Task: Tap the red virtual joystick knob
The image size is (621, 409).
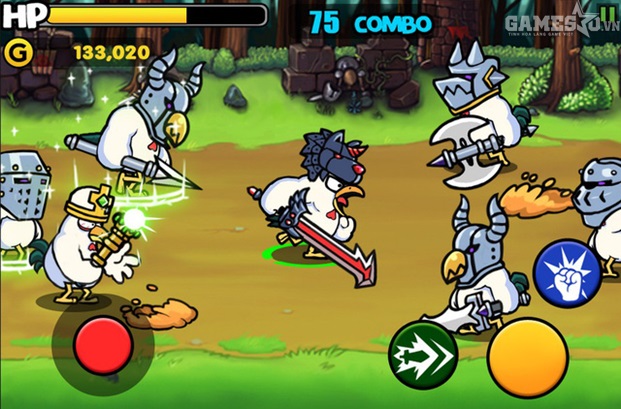Action: (103, 346)
